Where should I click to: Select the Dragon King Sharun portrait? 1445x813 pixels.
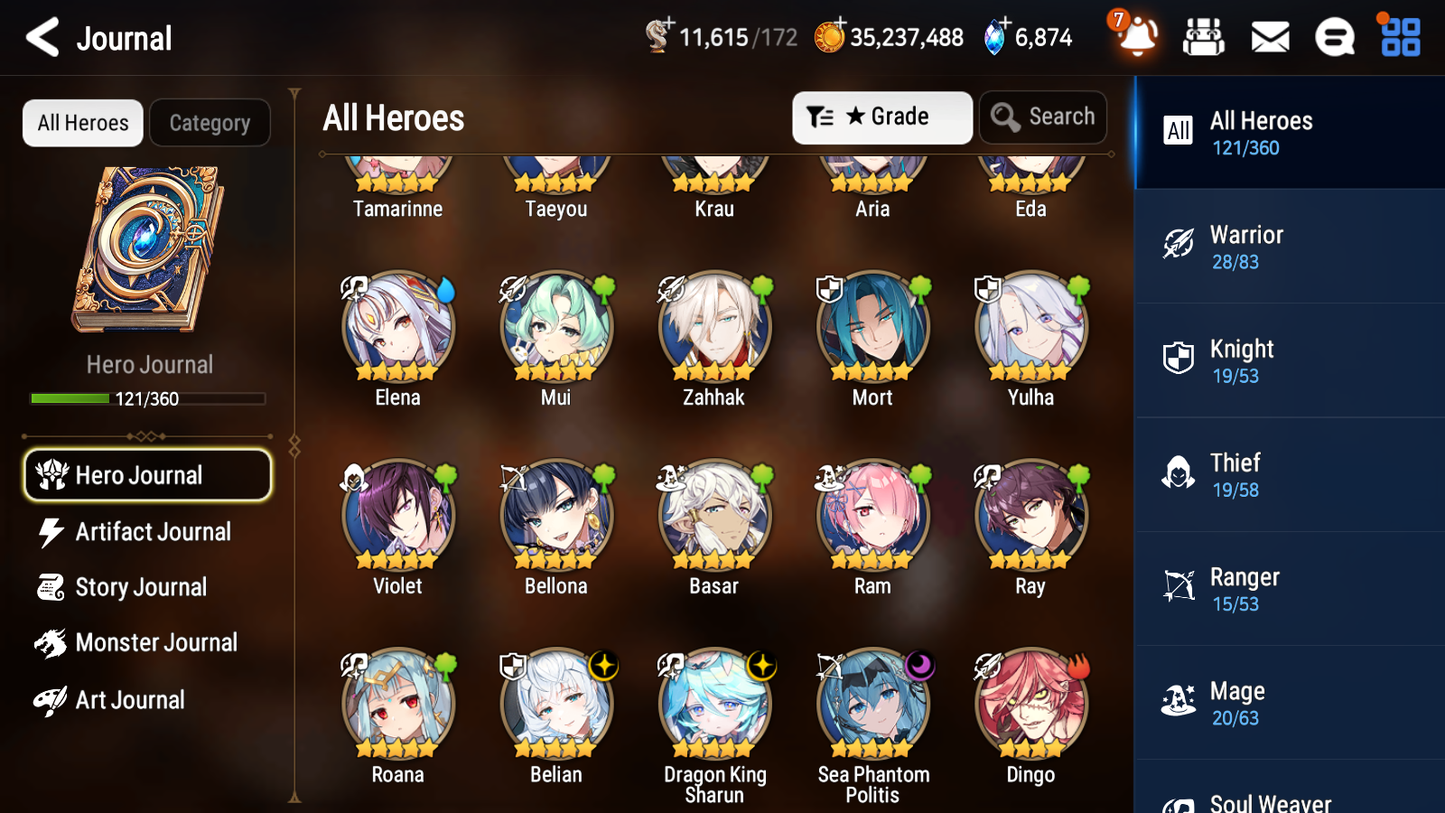point(714,703)
